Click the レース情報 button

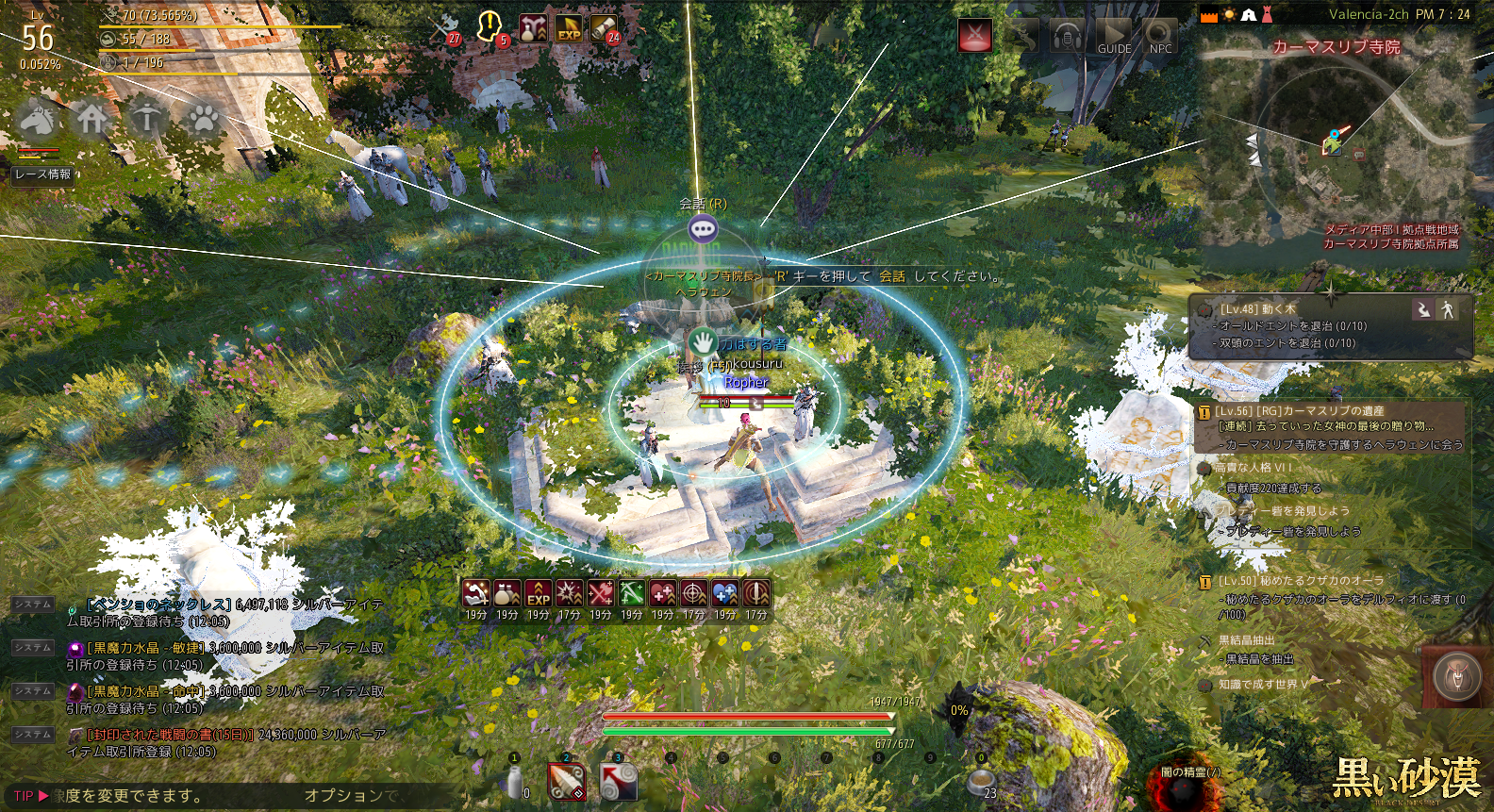coord(42,174)
